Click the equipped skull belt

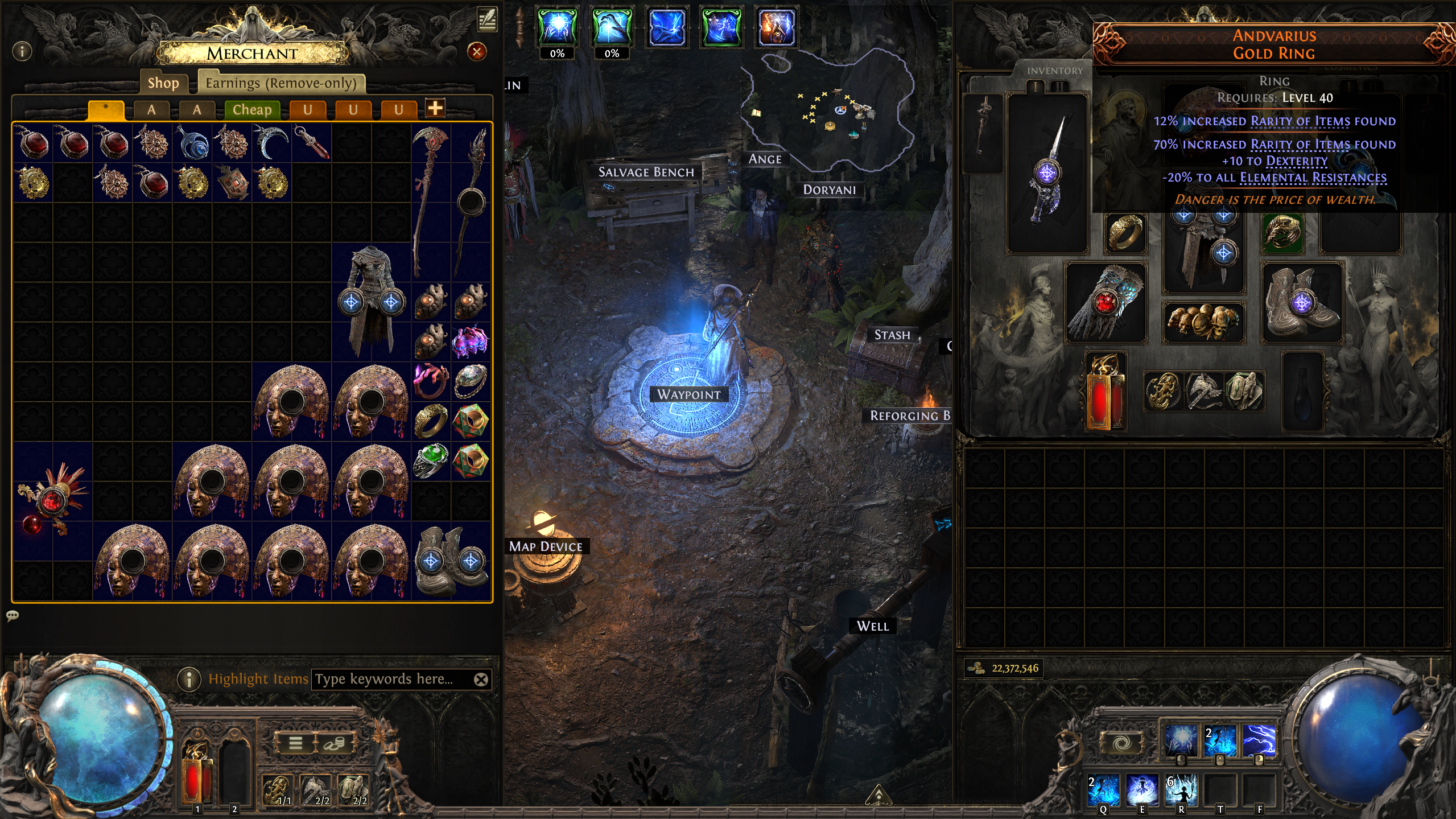[x=1203, y=322]
